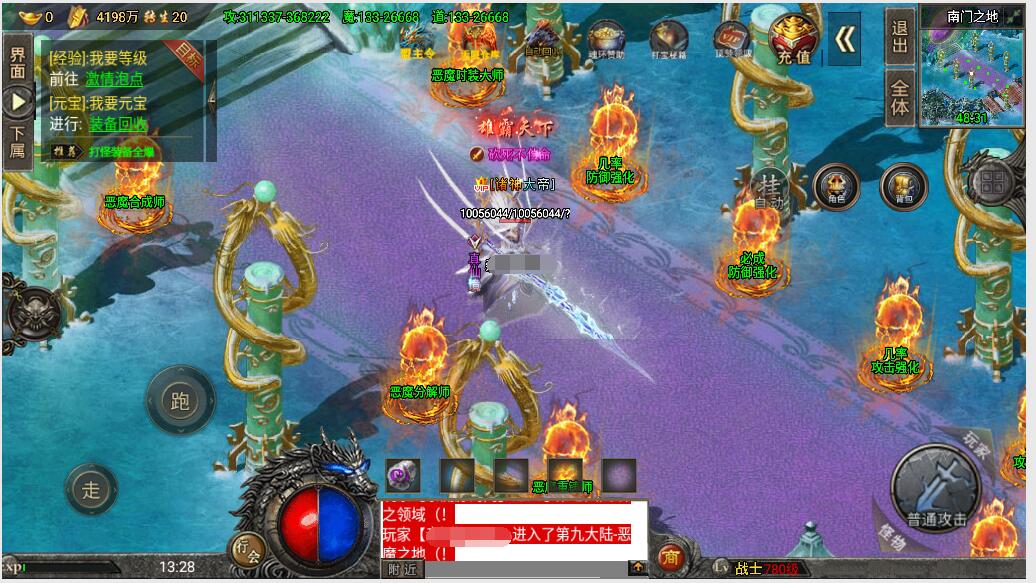Open the 行会 guild panel
The height and width of the screenshot is (583, 1036).
pos(246,548)
